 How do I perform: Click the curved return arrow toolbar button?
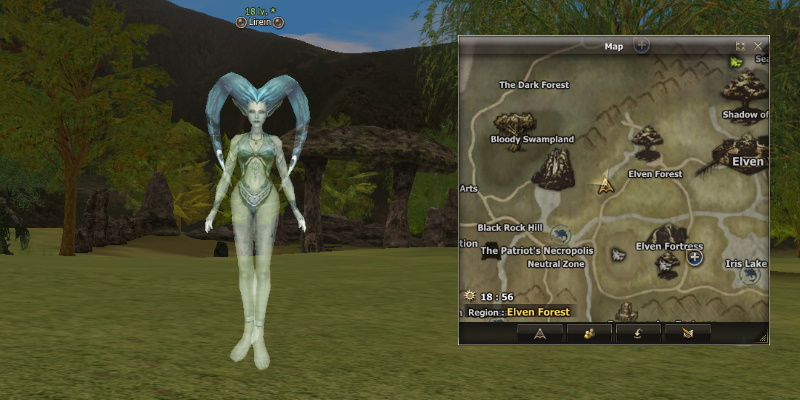point(638,334)
